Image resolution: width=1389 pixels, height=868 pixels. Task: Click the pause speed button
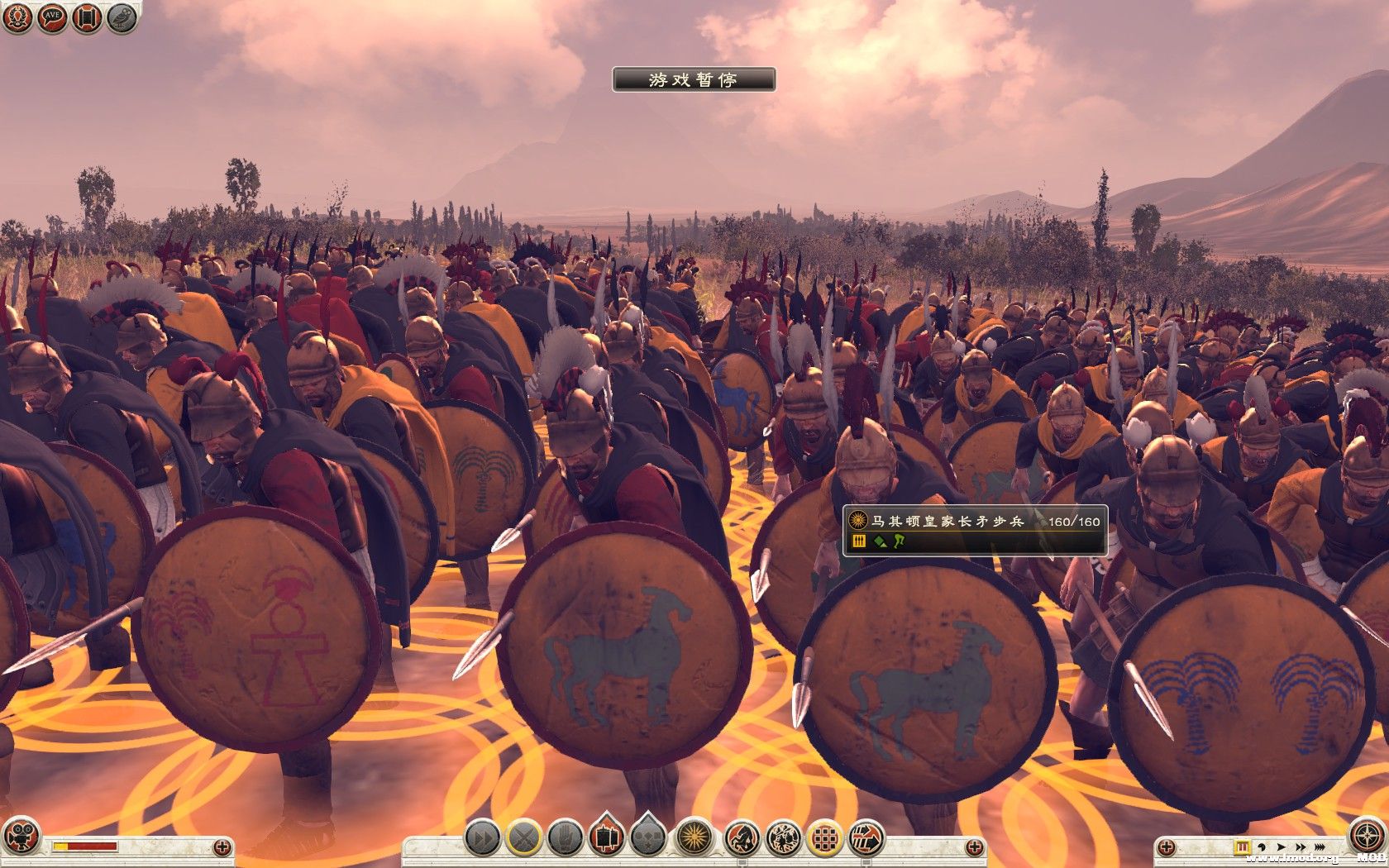coord(1242,847)
